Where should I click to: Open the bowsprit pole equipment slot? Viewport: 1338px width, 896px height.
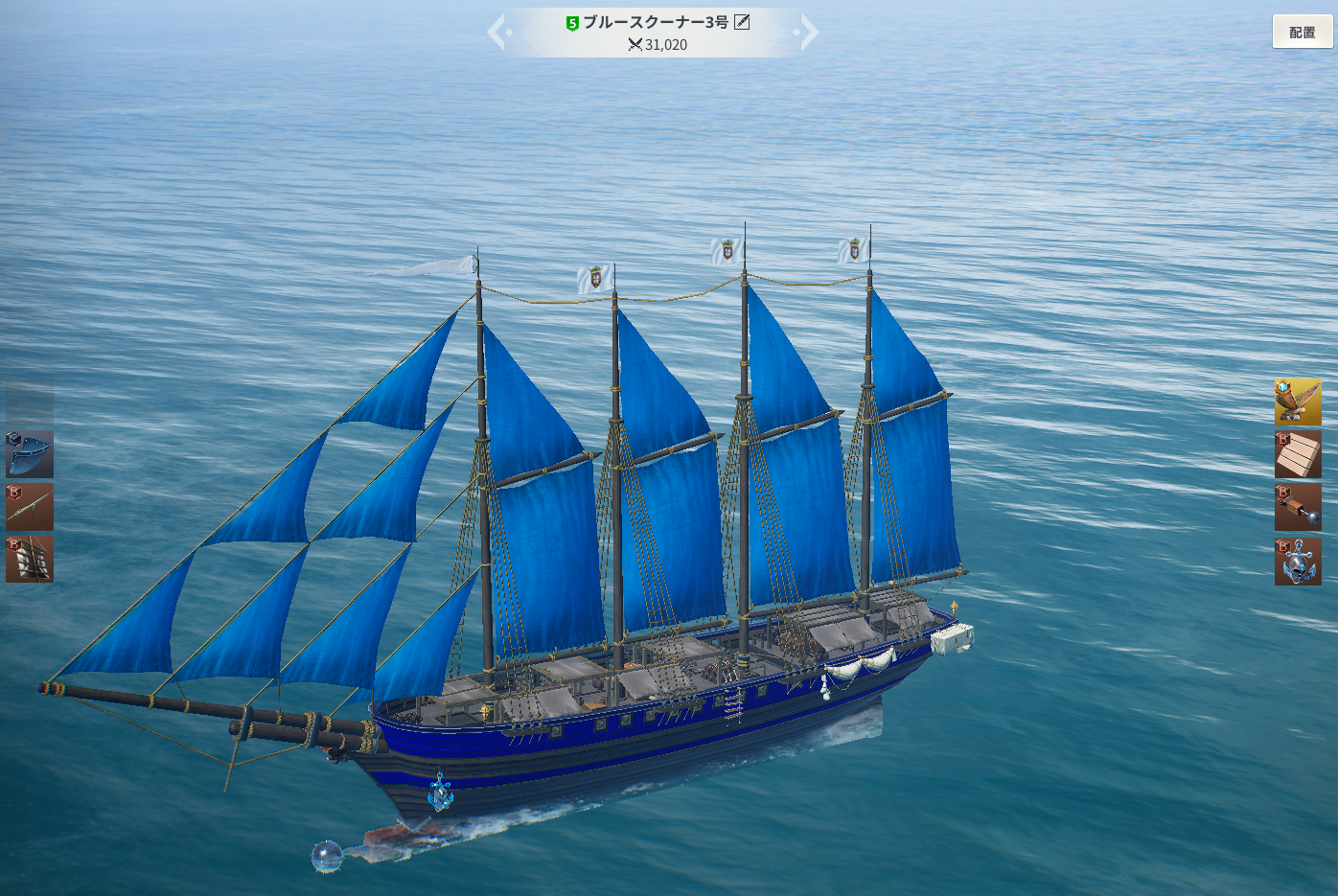point(30,507)
